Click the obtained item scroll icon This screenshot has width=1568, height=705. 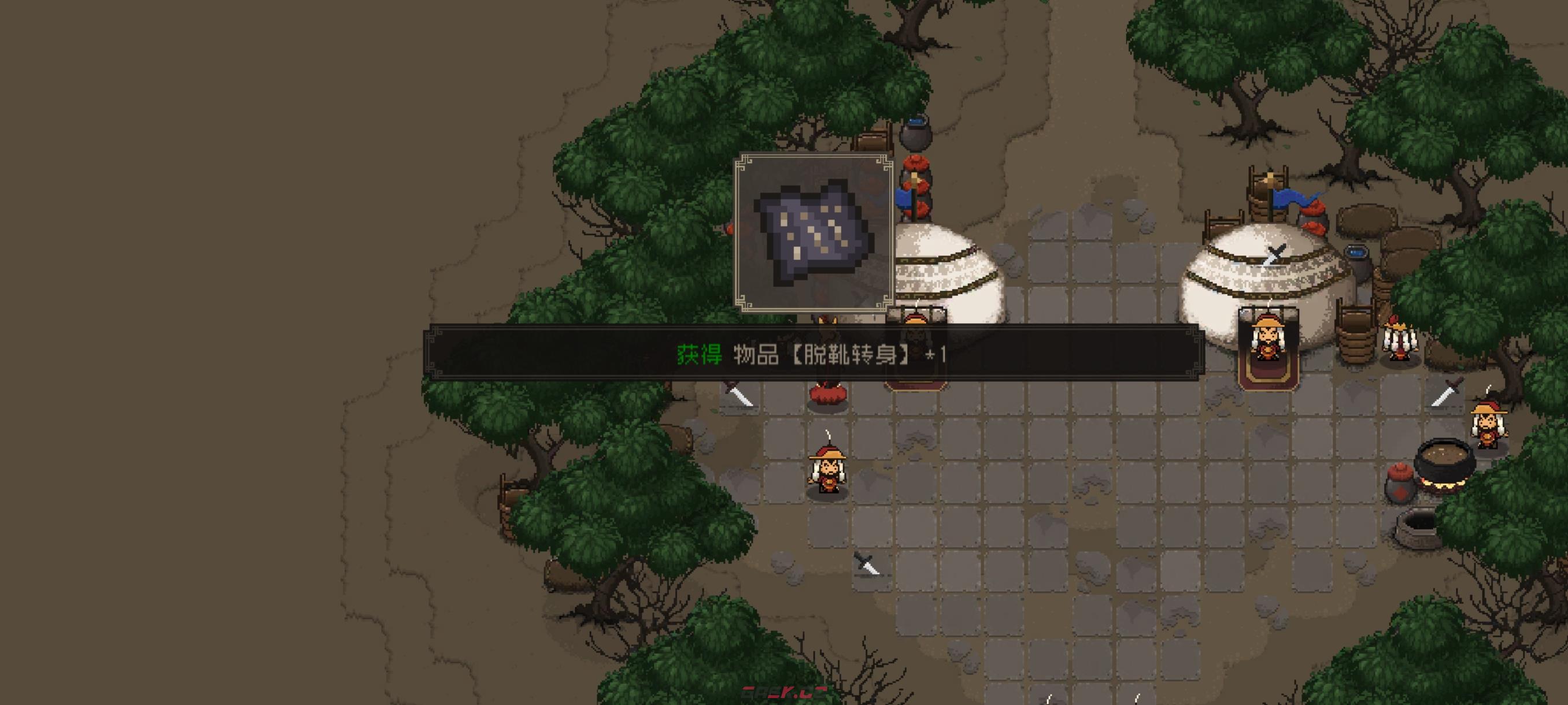(x=814, y=233)
